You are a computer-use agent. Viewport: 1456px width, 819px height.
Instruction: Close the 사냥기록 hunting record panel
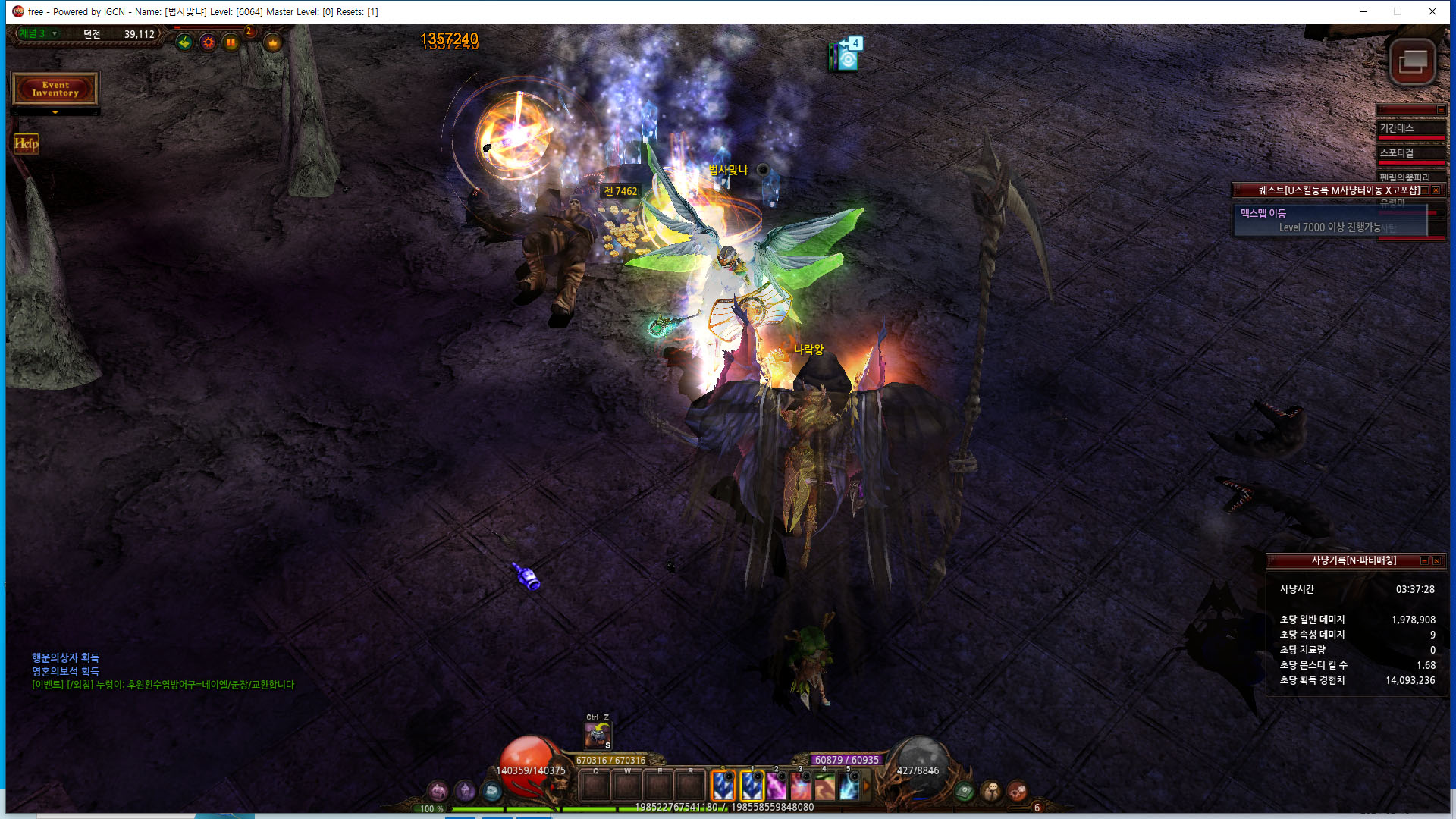(x=1436, y=561)
